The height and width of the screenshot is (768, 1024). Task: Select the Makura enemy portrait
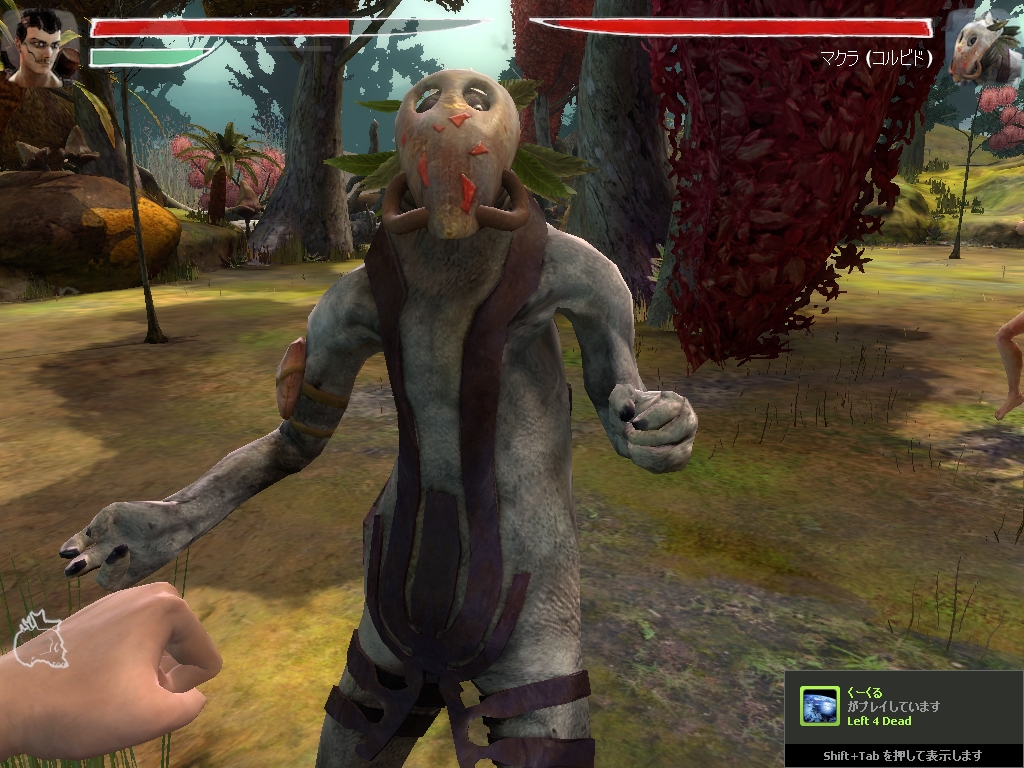coord(981,47)
